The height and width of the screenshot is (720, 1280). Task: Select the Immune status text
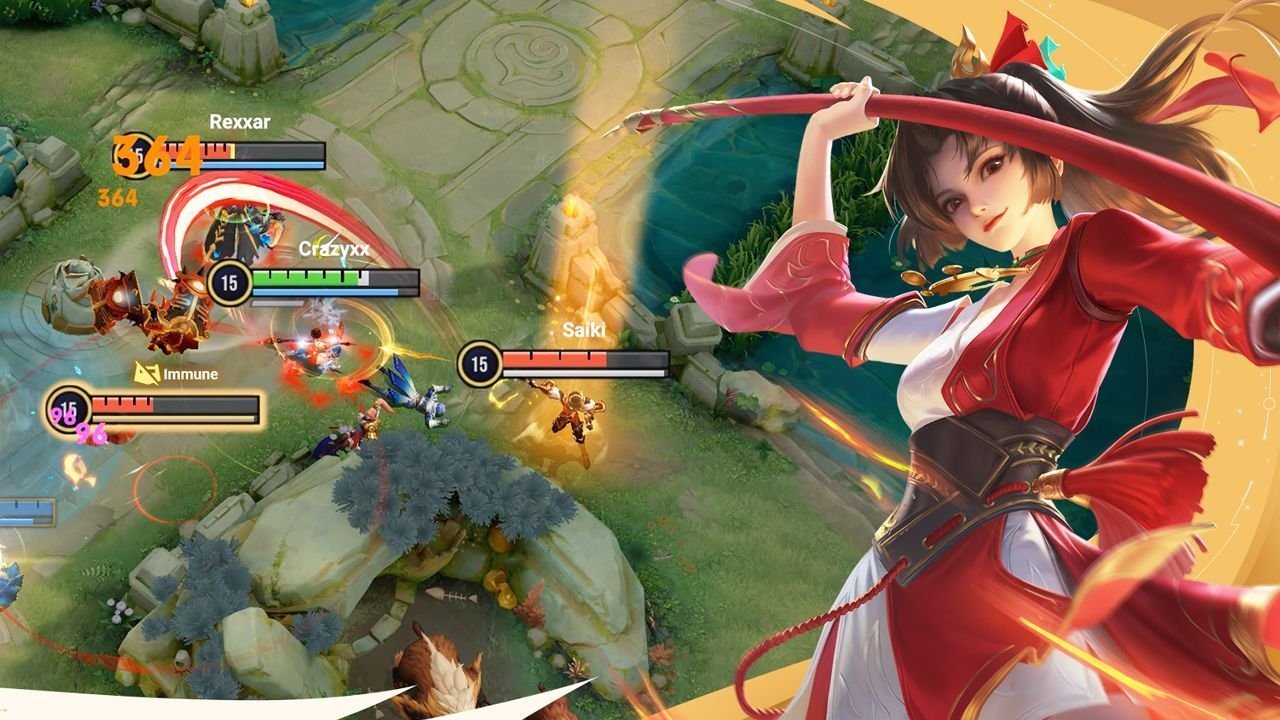[x=190, y=374]
